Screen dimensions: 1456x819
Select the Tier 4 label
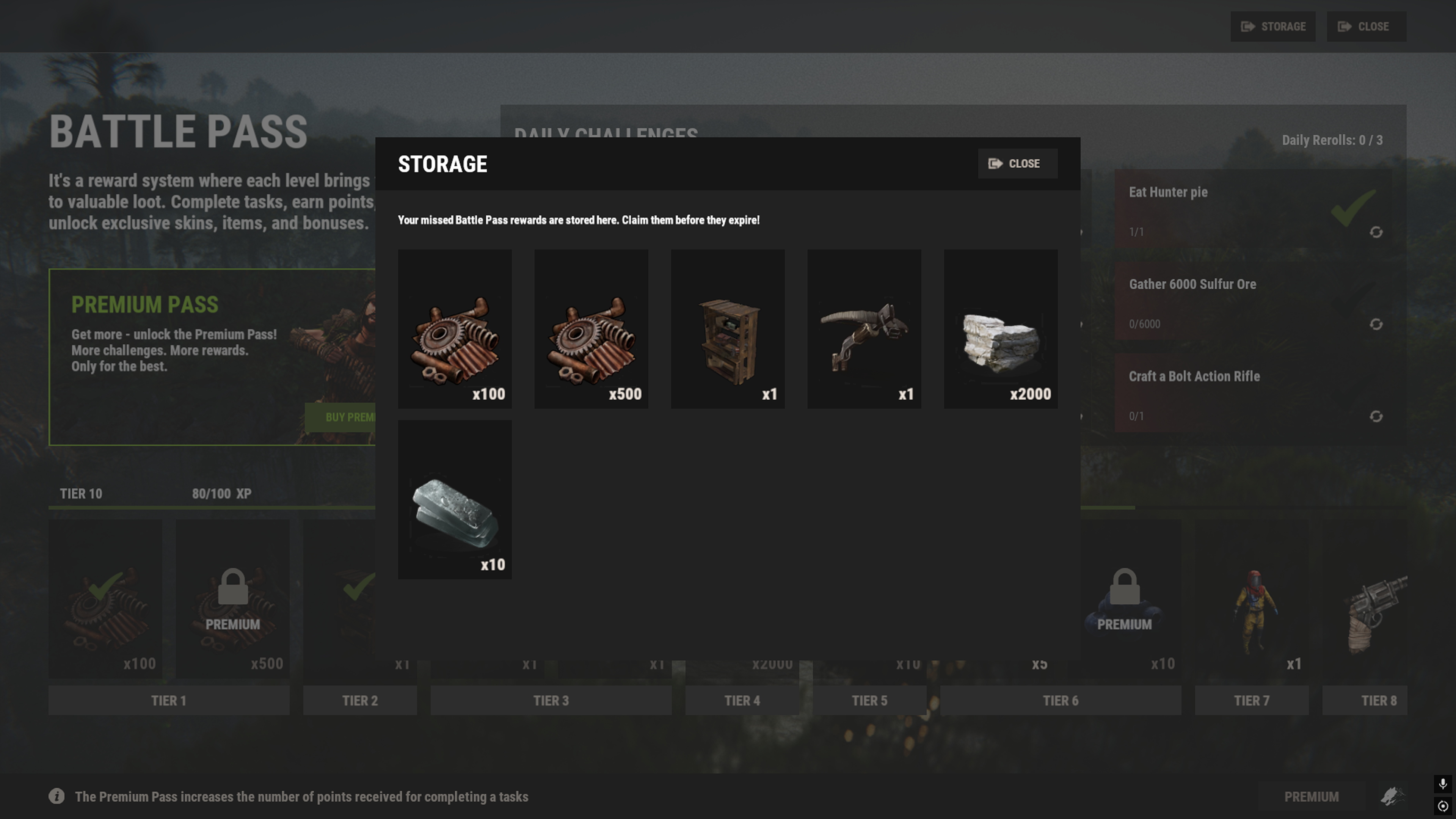[x=742, y=701]
